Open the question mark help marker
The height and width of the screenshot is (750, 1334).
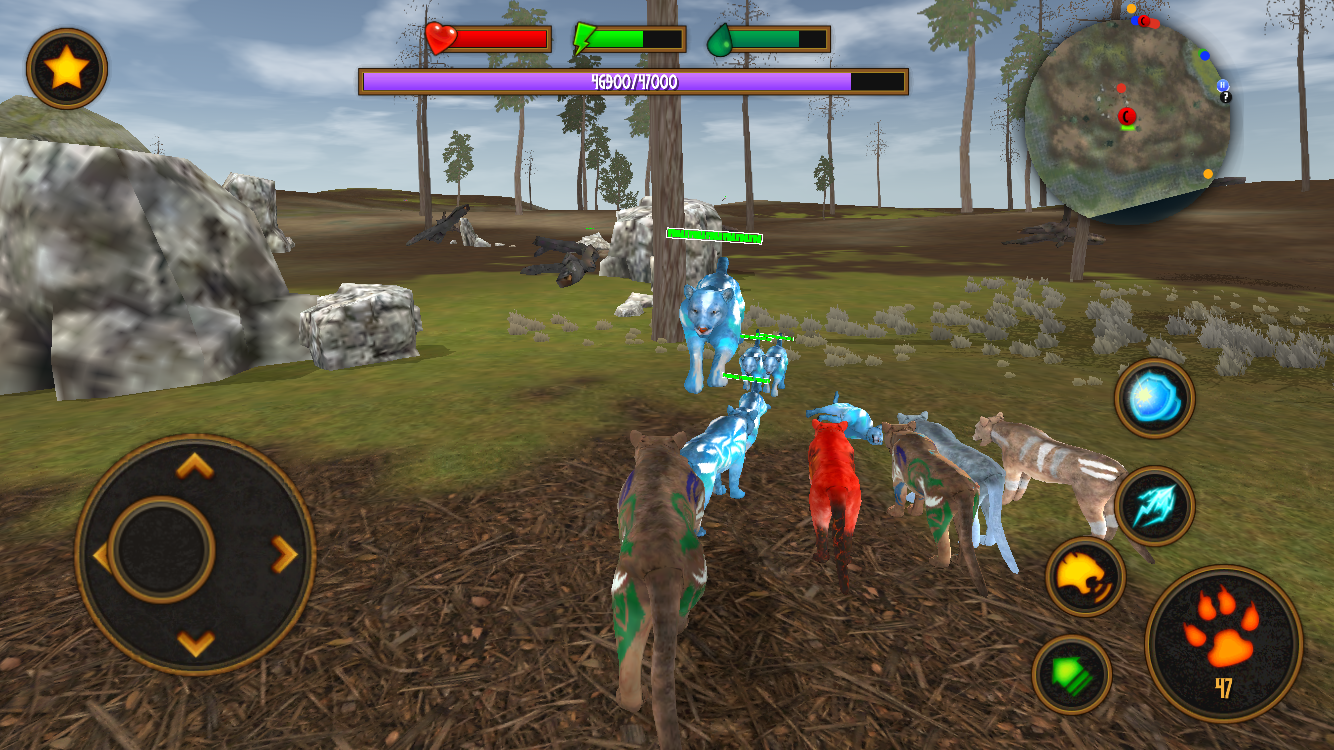click(1224, 98)
